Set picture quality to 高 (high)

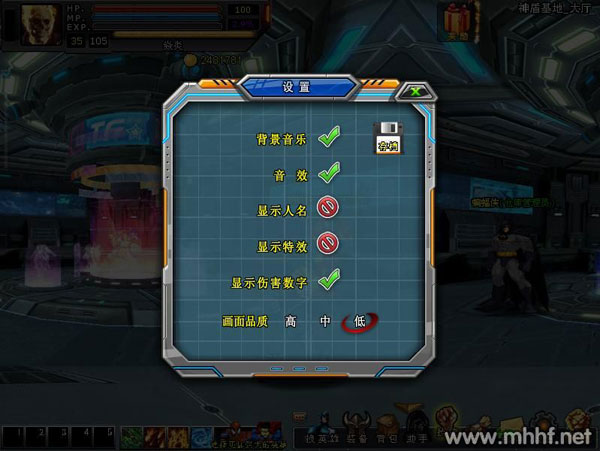pos(291,321)
